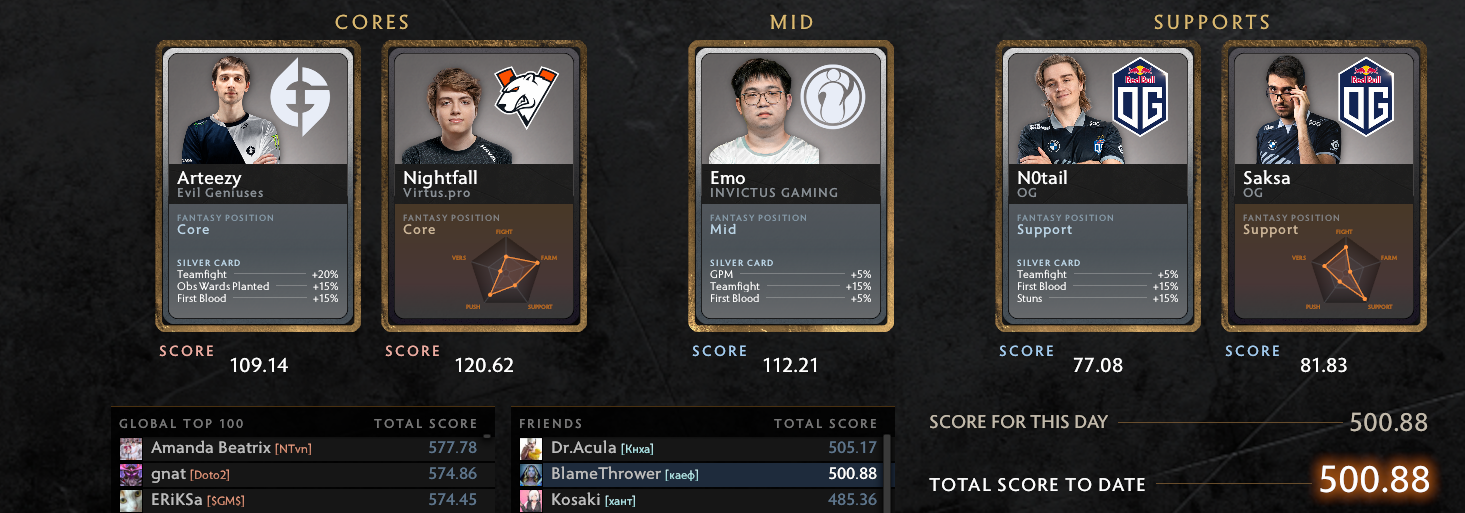This screenshot has height=513, width=1465.
Task: Pick the Saksa support card
Action: tap(1324, 186)
